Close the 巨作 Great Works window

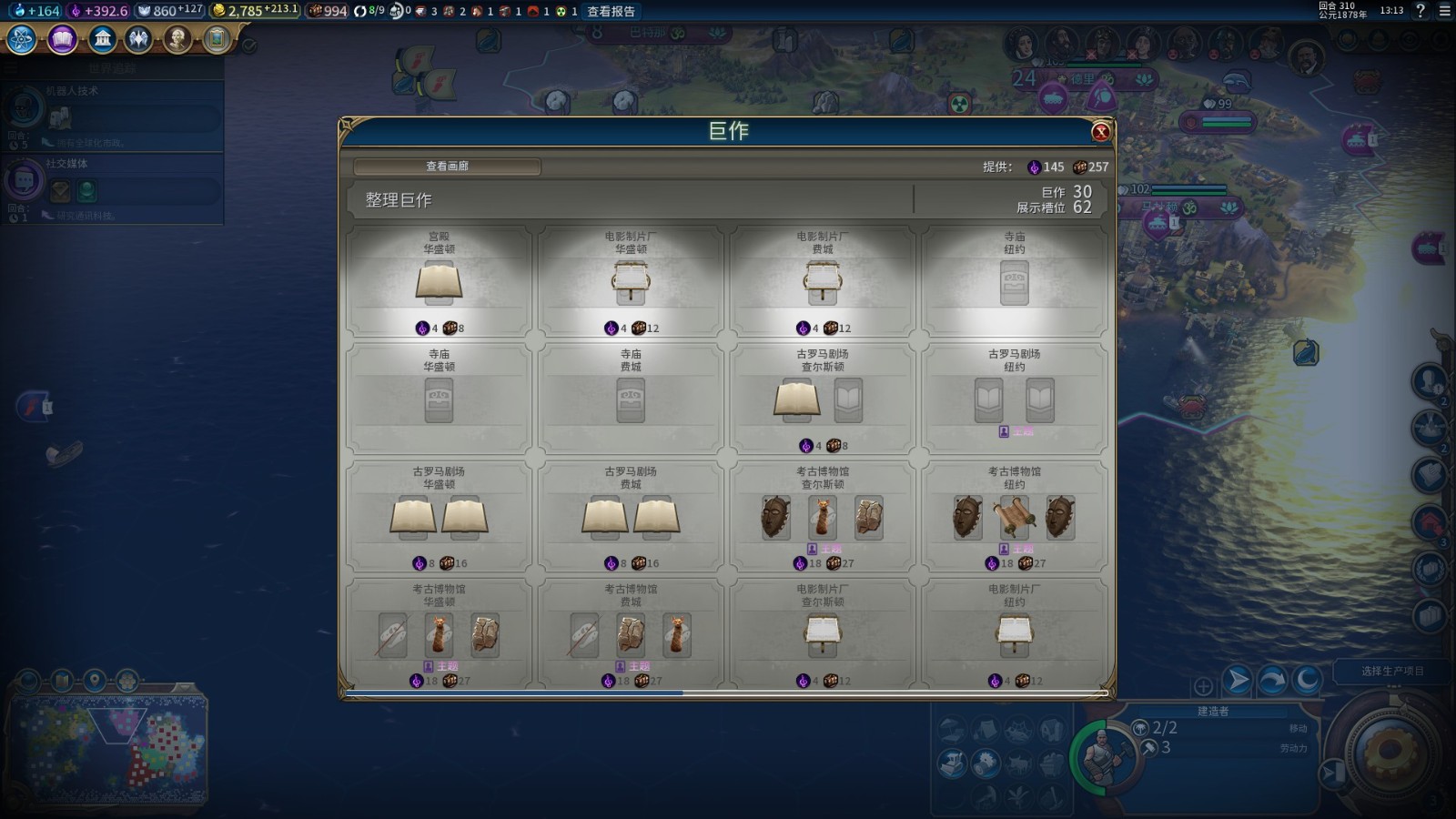pyautogui.click(x=1100, y=132)
